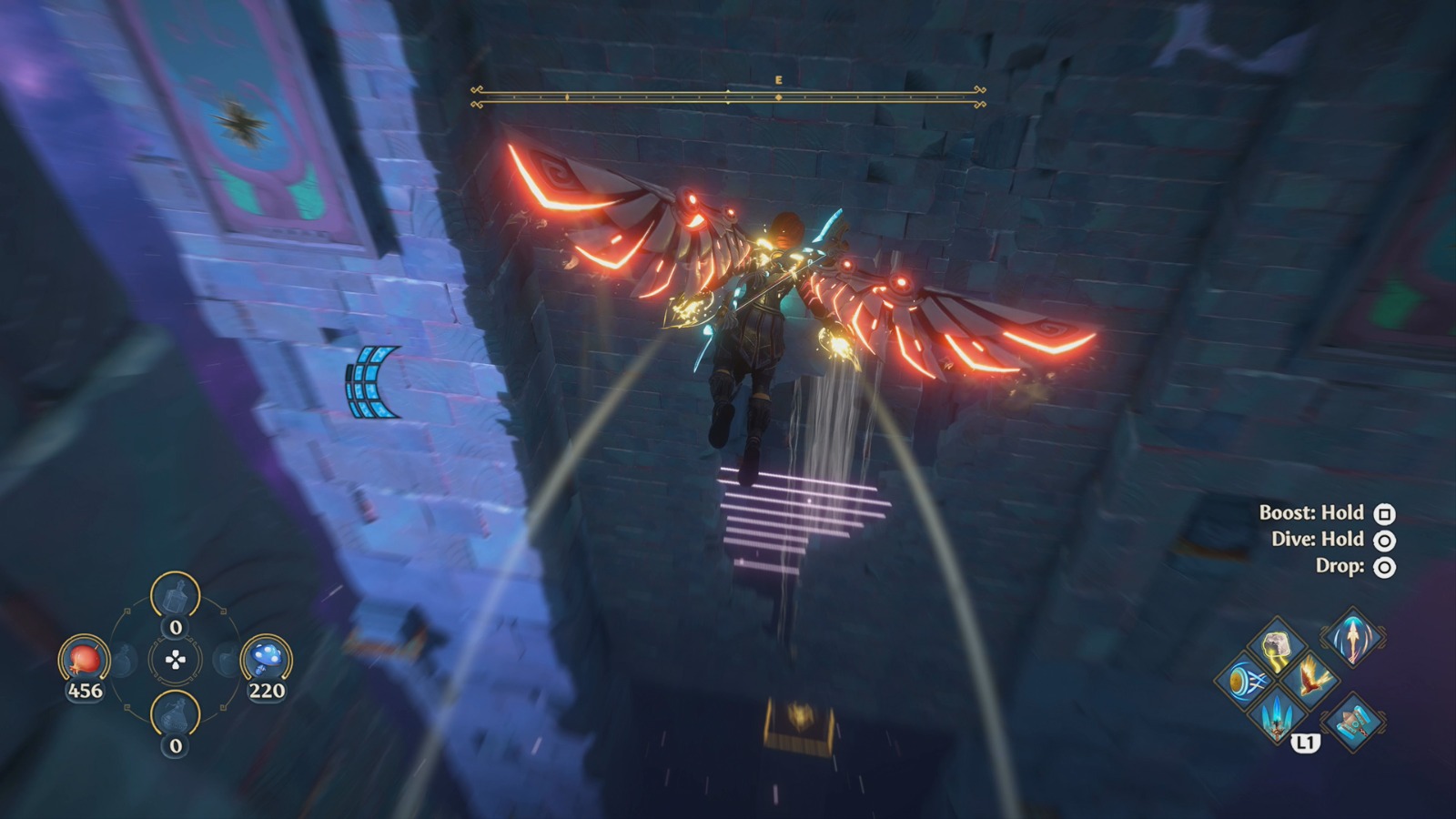
Task: Click the triple blue spear ability icon
Action: coord(1276,717)
